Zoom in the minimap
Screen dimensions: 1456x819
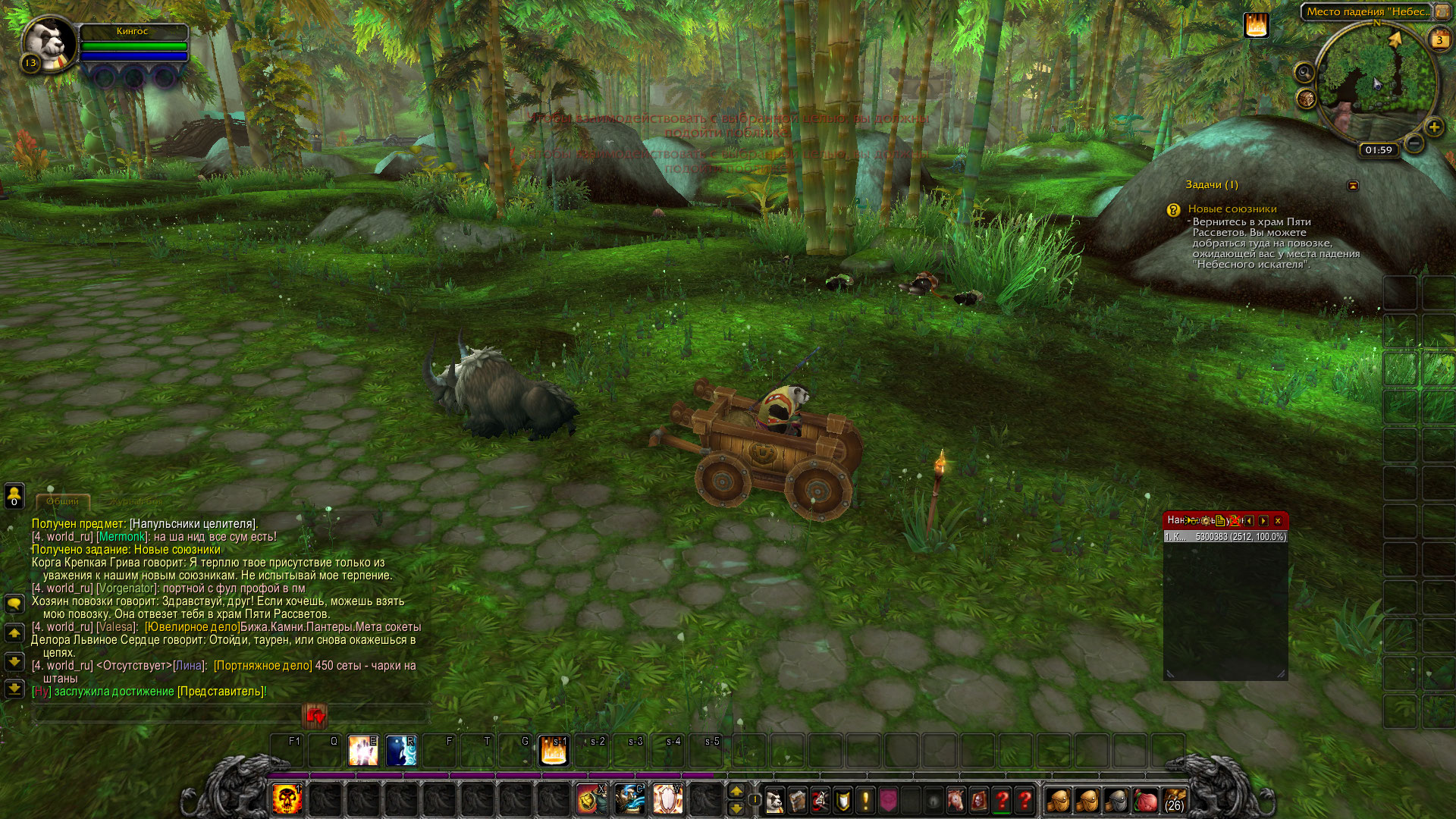coord(1433,127)
